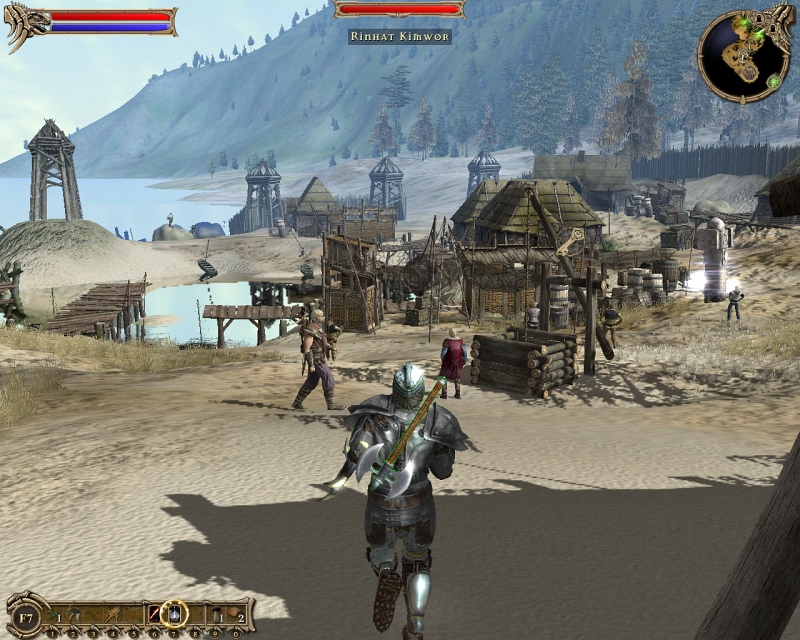Use the brown food item in slot 0
This screenshot has height=640, width=800.
(x=234, y=613)
